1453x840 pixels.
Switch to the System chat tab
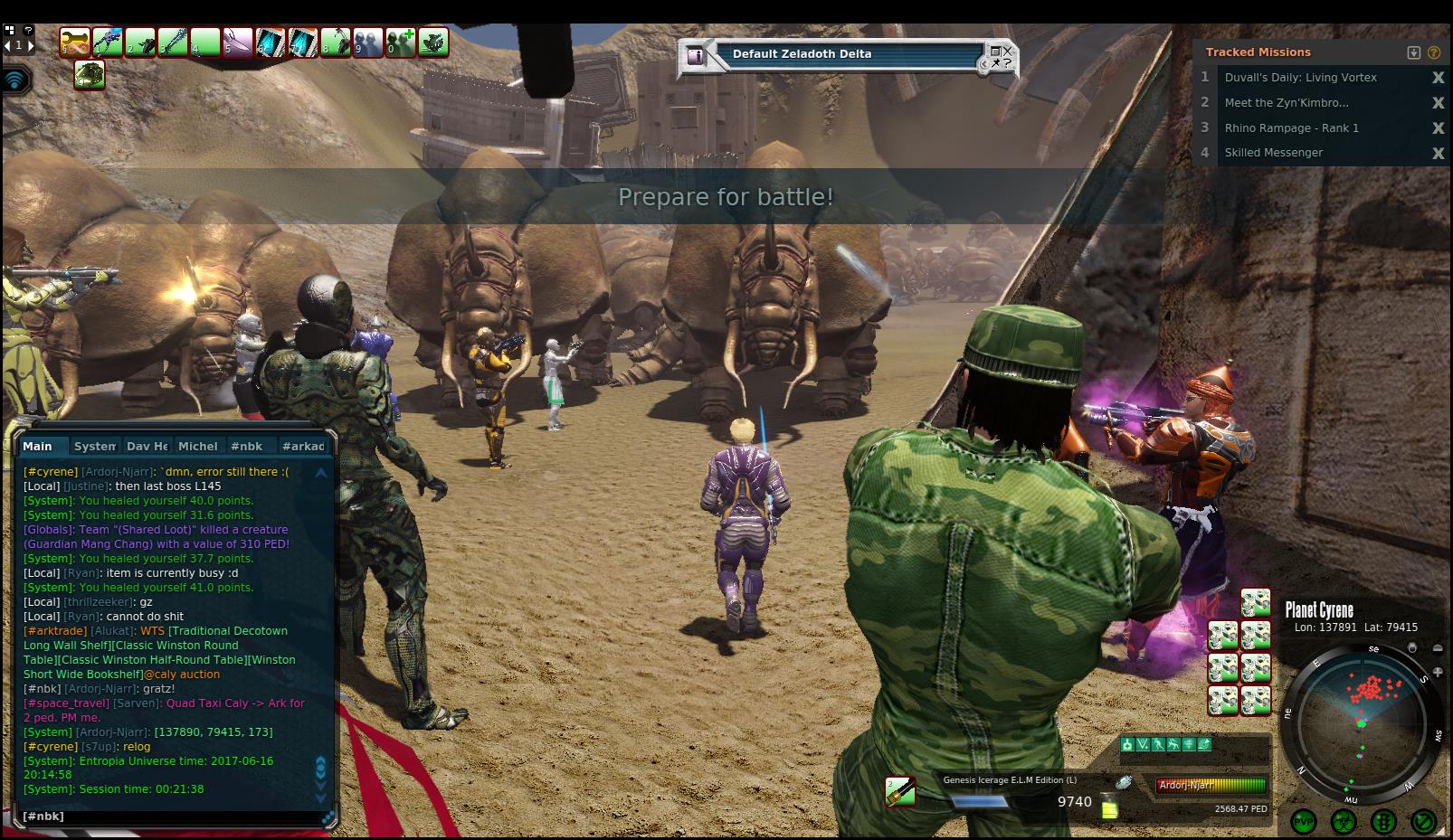click(95, 446)
